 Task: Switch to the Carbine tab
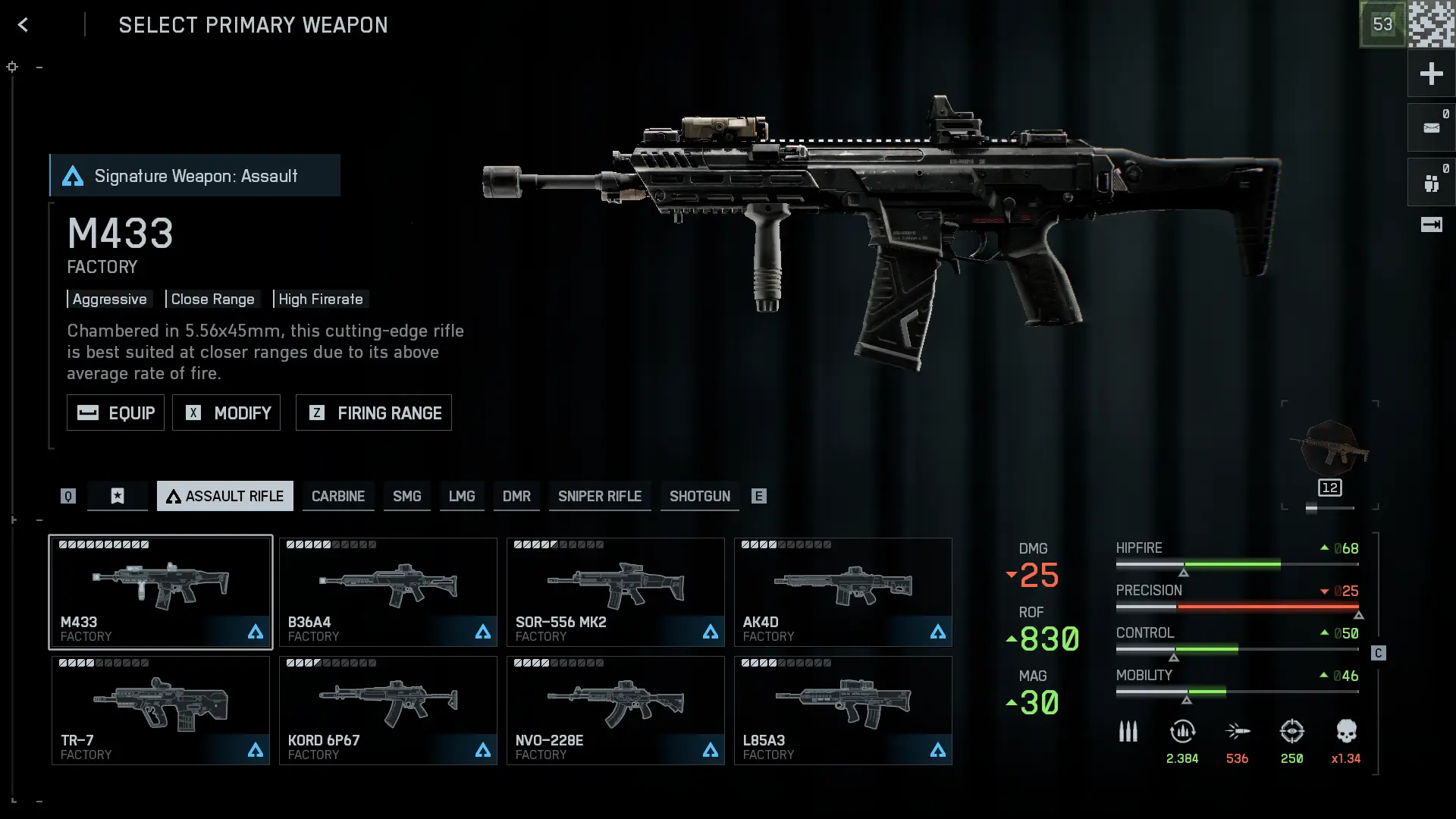click(338, 496)
